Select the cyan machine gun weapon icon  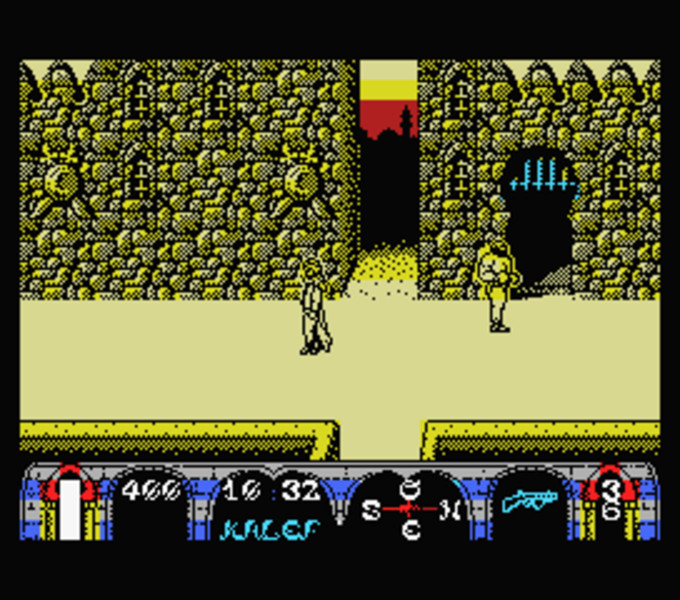(529, 500)
